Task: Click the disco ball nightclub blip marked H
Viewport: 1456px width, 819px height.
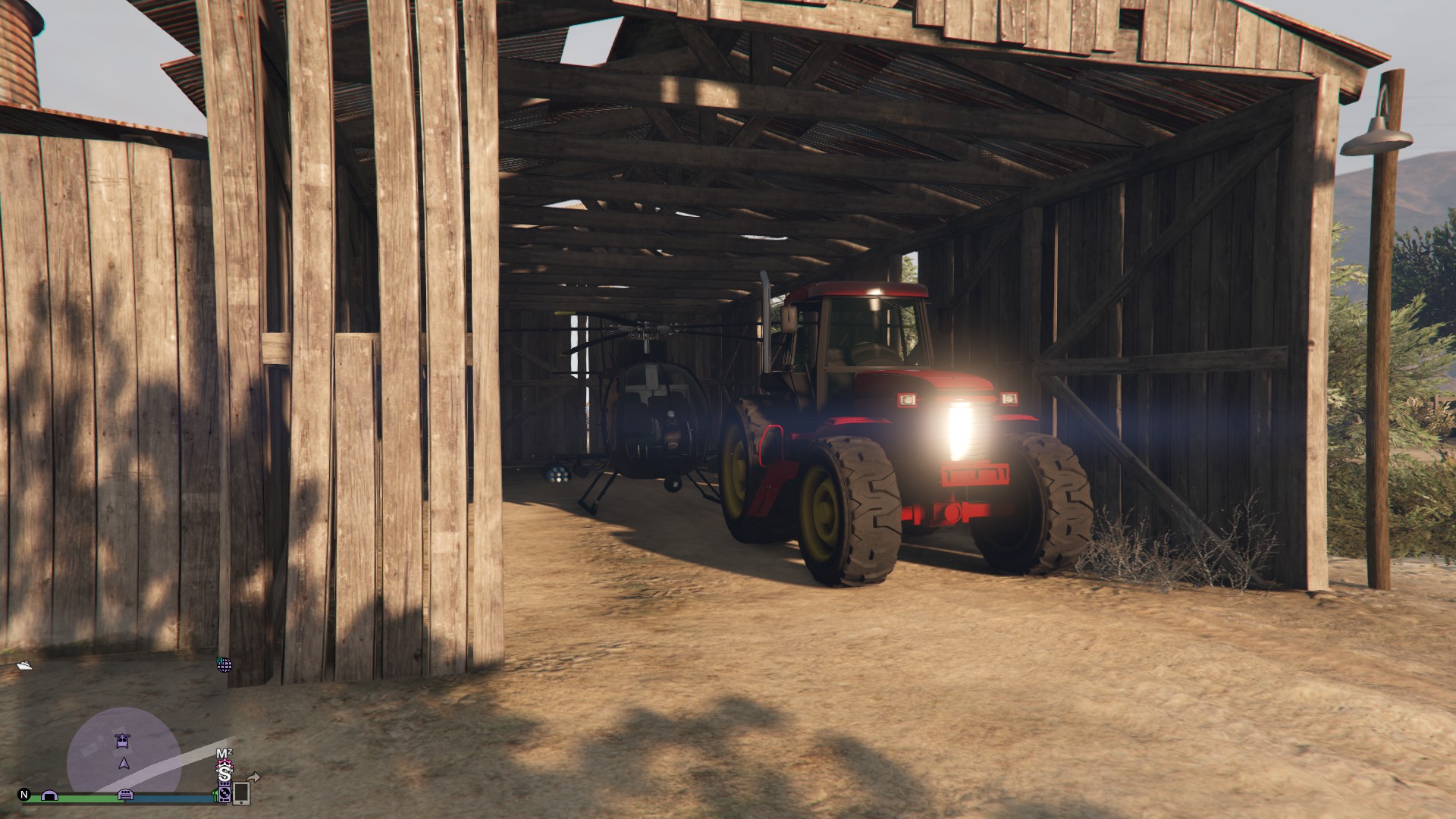Action: coord(224,665)
